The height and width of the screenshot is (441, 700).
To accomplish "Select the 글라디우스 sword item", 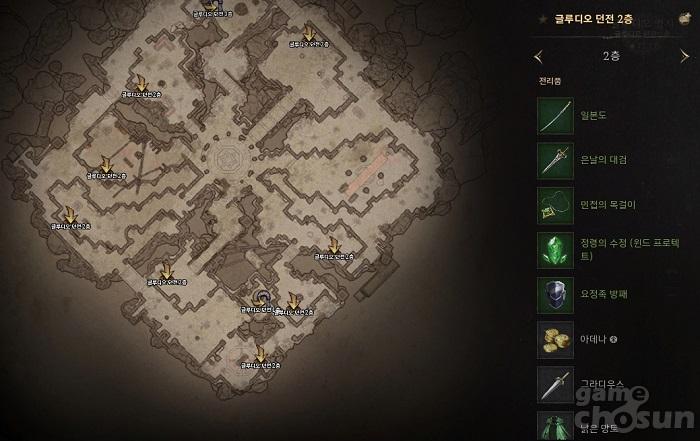I will click(x=555, y=383).
